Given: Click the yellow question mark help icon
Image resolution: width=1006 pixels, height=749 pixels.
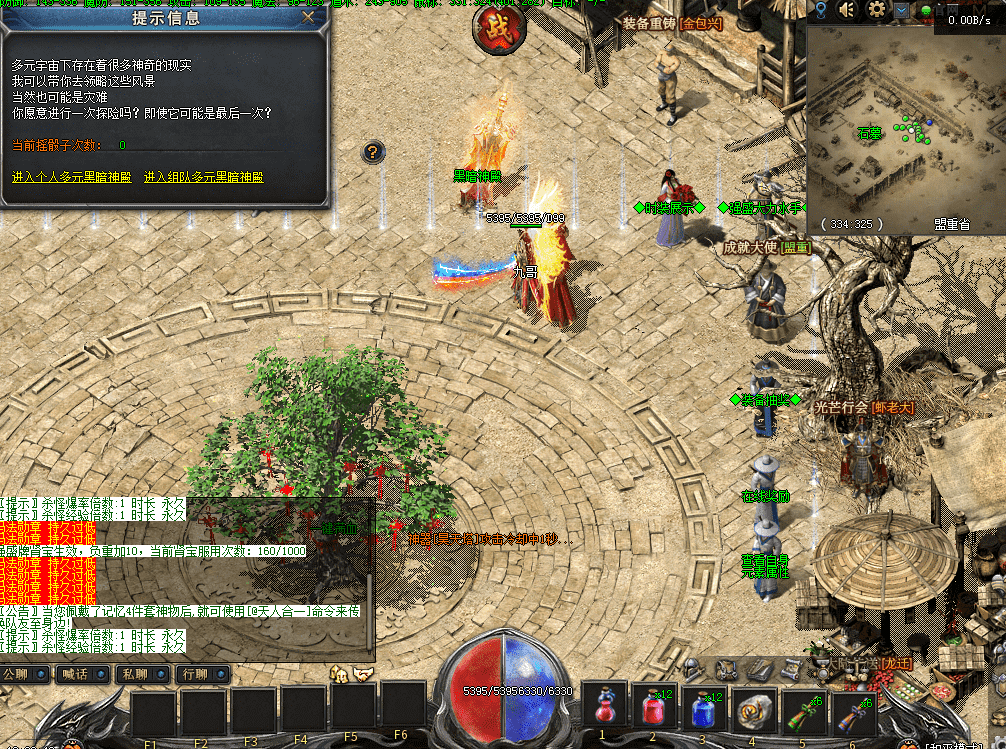Looking at the screenshot, I should coord(372,152).
